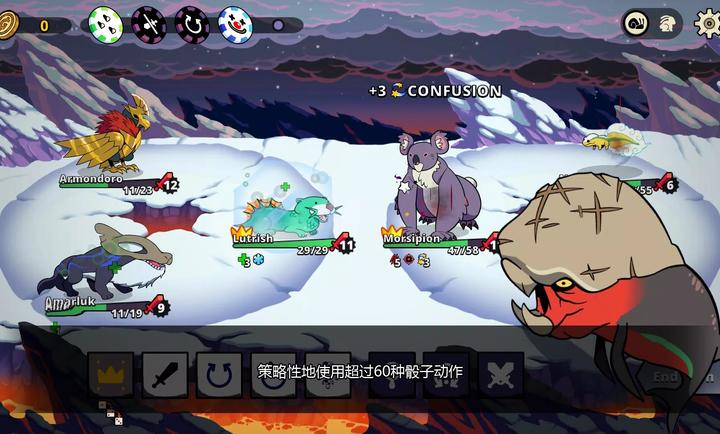Open the snail speed toggle
The image size is (720, 434).
[x=636, y=22]
